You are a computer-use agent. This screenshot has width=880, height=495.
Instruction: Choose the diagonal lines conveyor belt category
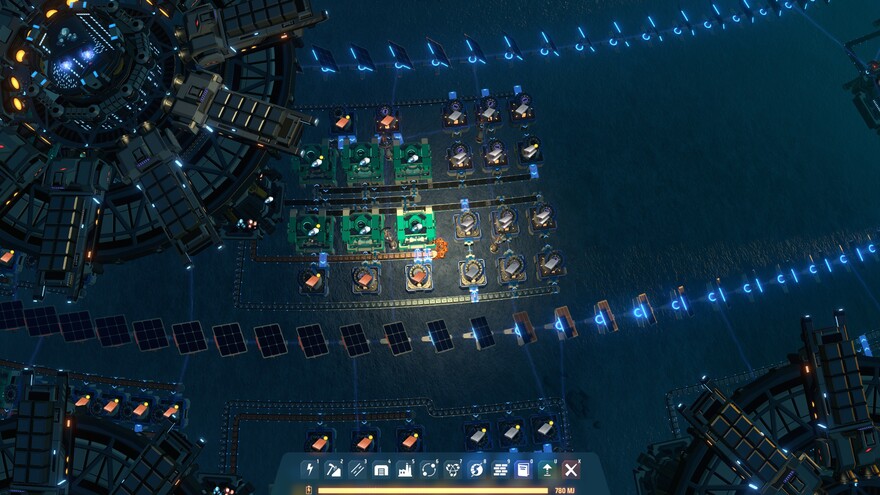[x=357, y=469]
